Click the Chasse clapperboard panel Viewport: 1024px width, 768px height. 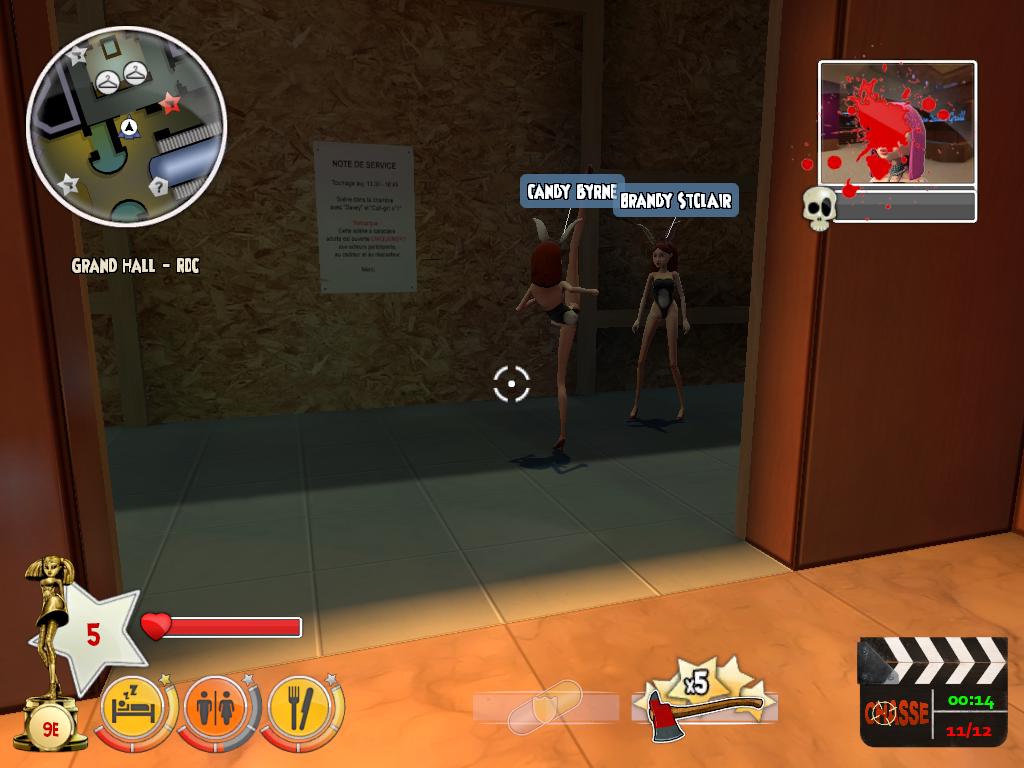[932, 692]
